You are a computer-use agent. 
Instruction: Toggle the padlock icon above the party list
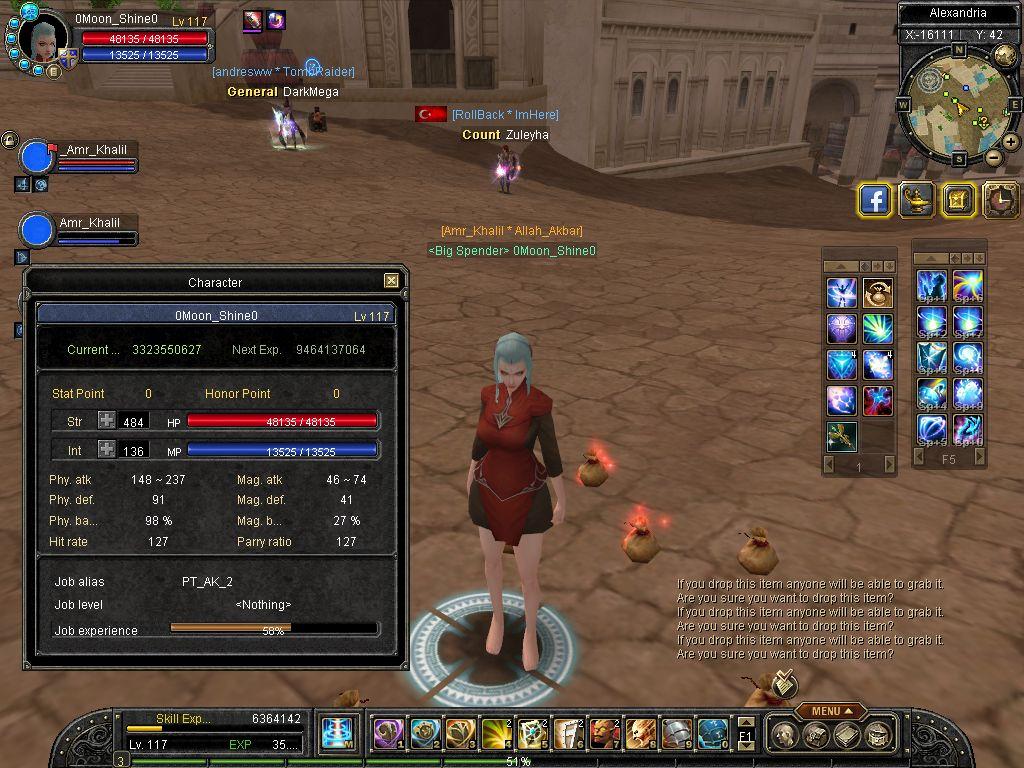point(9,140)
